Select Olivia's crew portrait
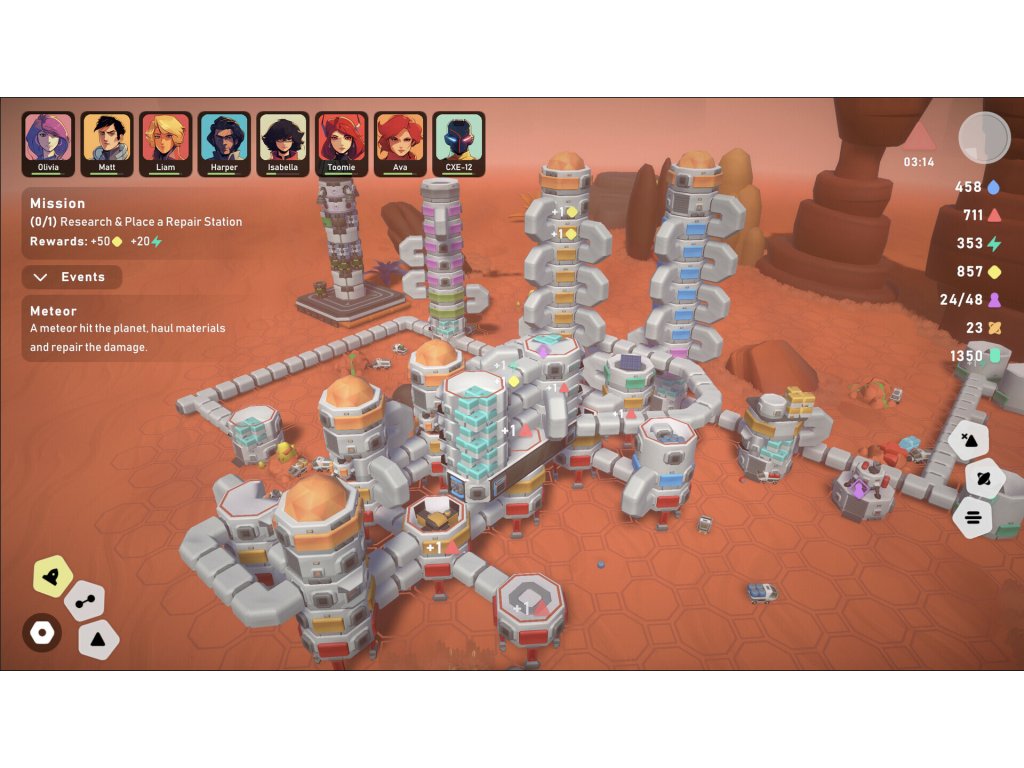The image size is (1024, 768). pos(48,143)
